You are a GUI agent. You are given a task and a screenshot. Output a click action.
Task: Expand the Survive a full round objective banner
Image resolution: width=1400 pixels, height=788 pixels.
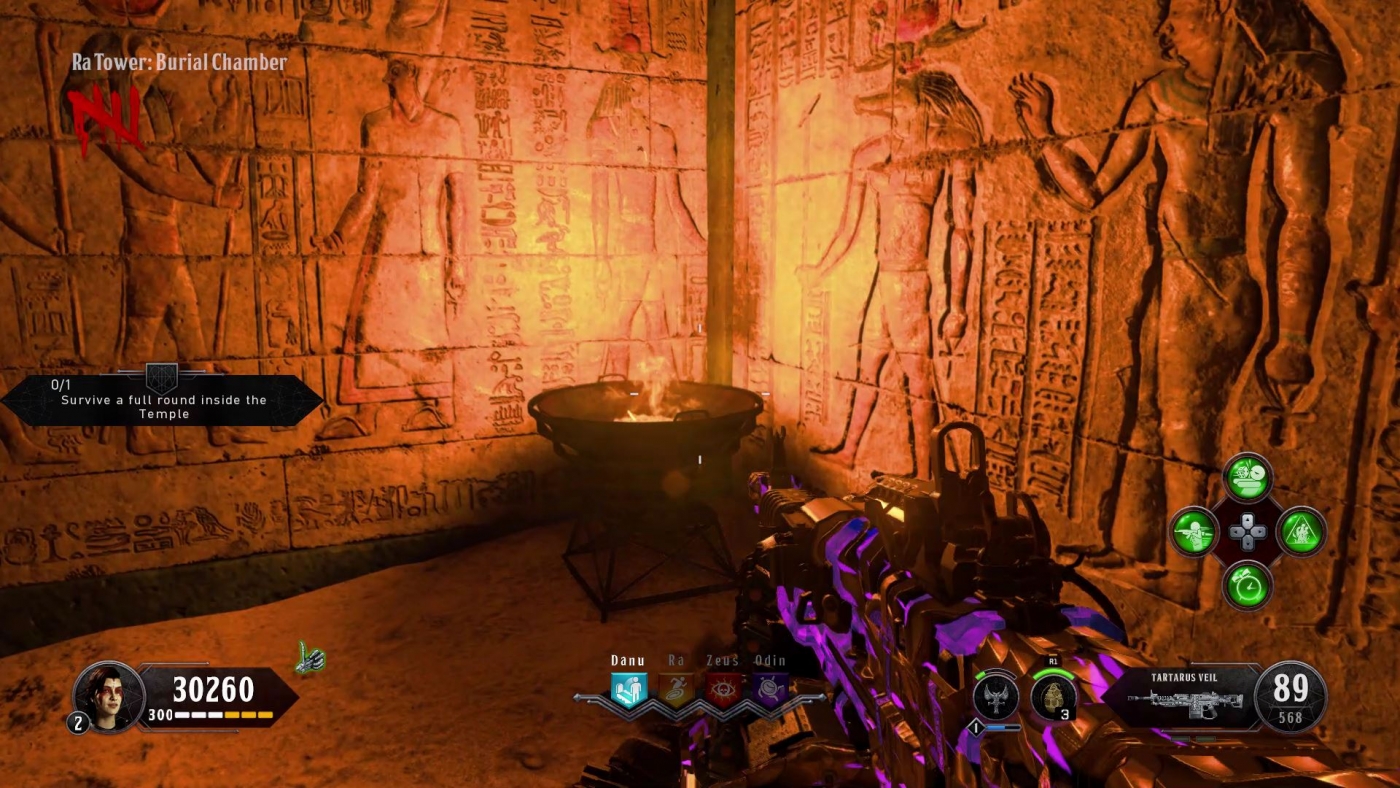[x=160, y=400]
